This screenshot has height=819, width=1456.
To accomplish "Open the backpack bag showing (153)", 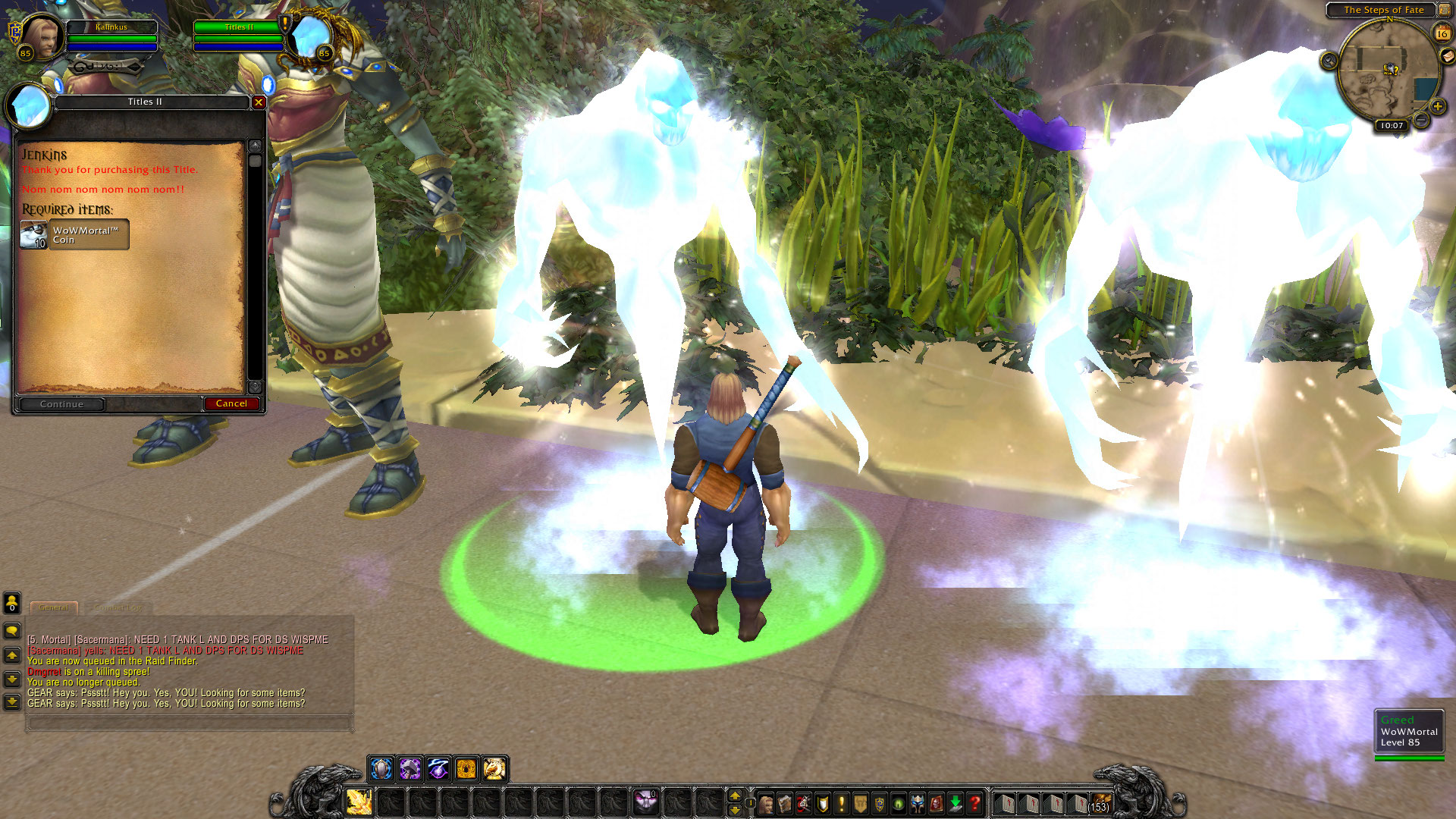I will 1101,802.
